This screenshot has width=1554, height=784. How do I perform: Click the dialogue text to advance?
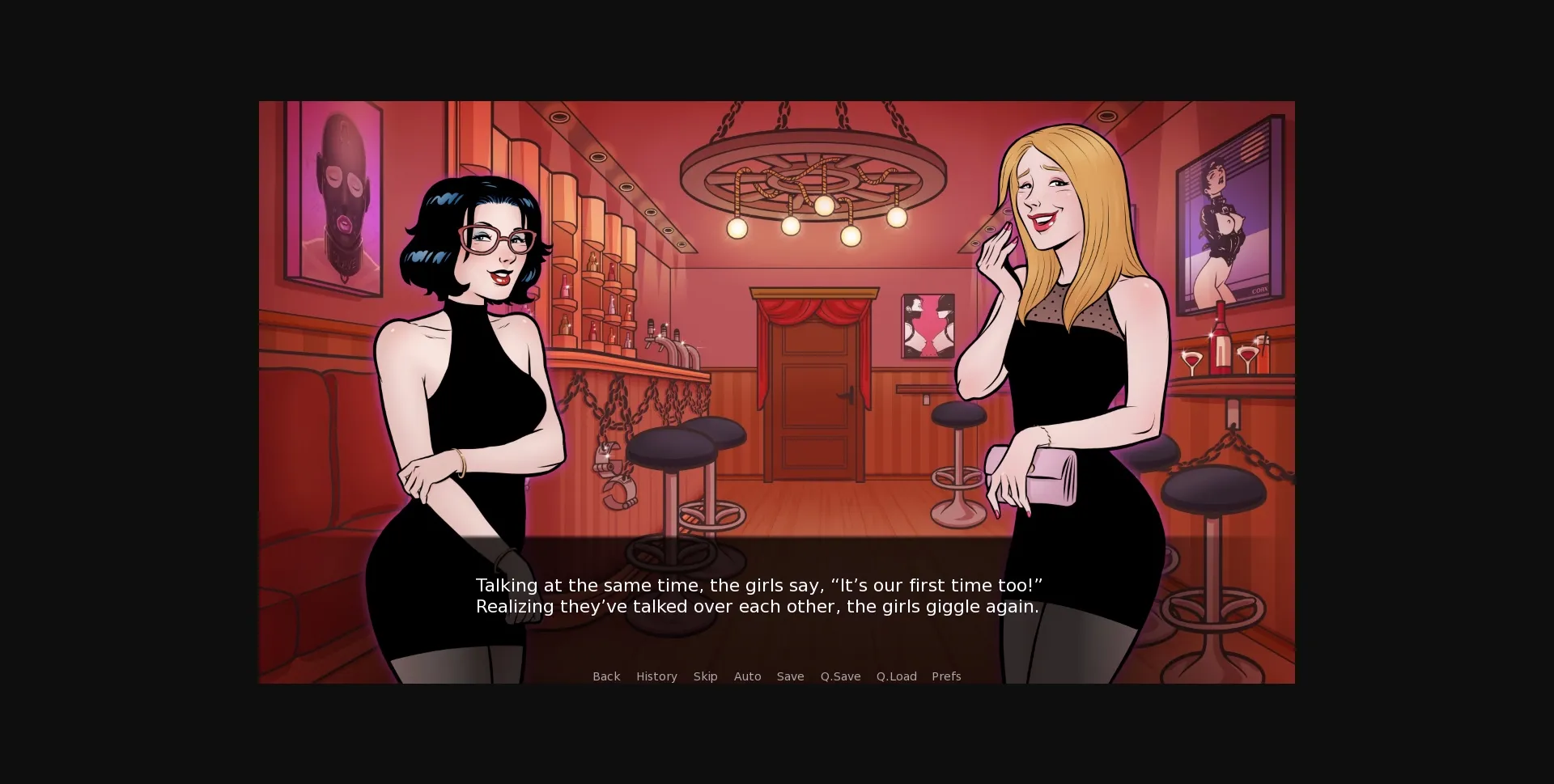click(759, 595)
